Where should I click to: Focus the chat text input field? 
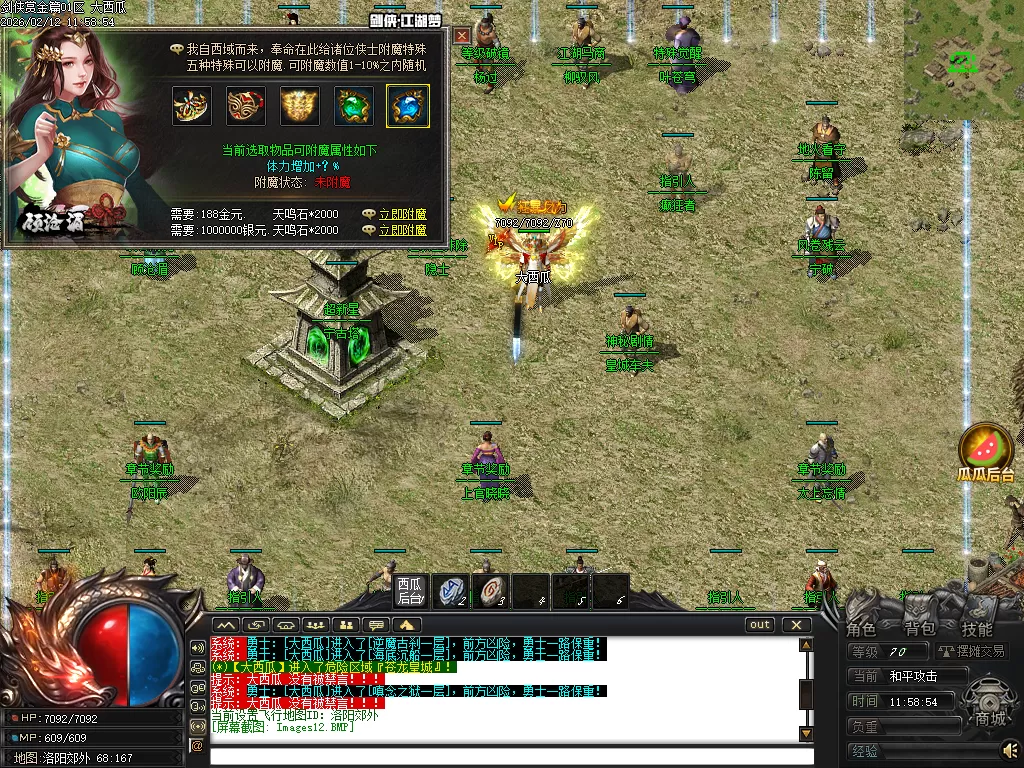click(x=505, y=754)
